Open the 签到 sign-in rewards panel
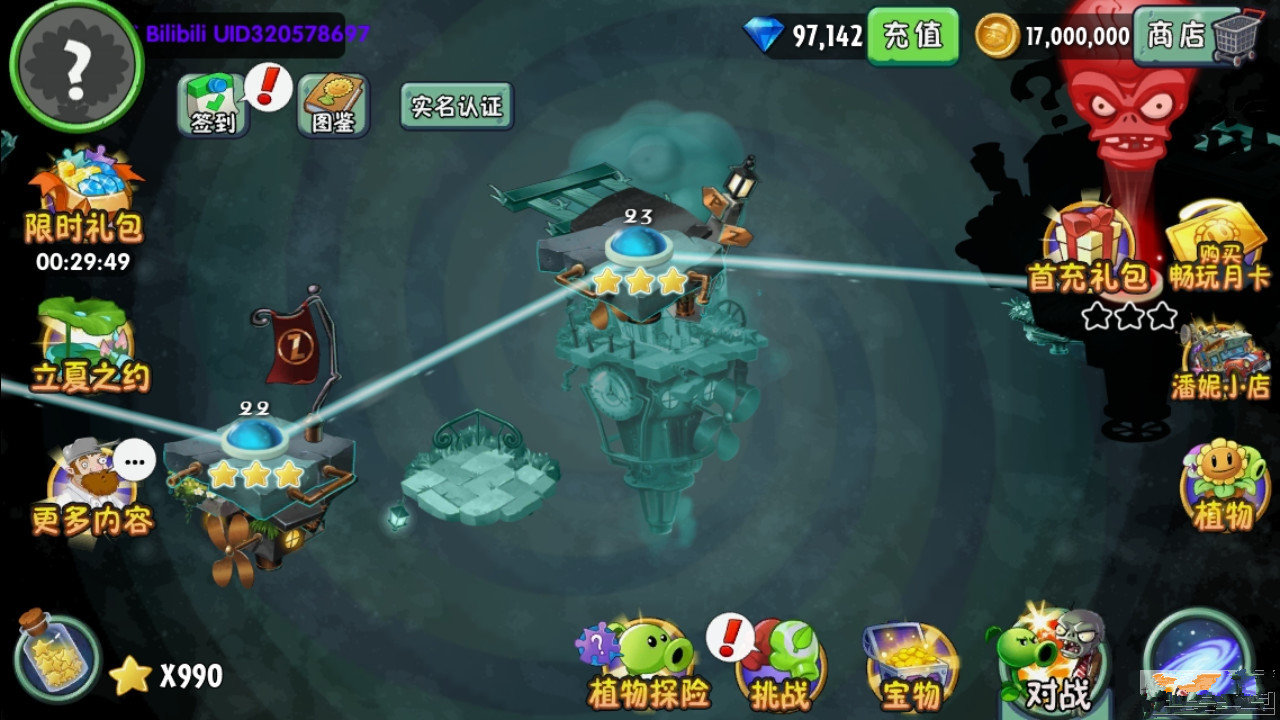 click(210, 105)
